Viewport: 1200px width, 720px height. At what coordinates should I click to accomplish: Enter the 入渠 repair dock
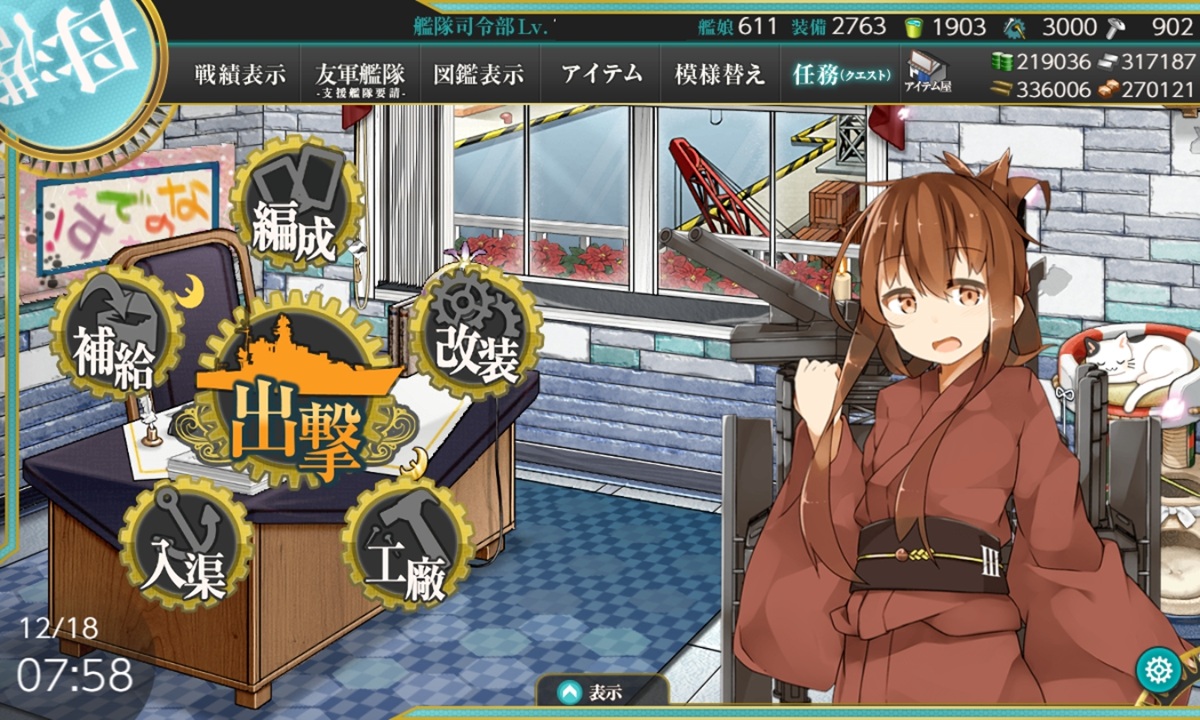[x=183, y=548]
